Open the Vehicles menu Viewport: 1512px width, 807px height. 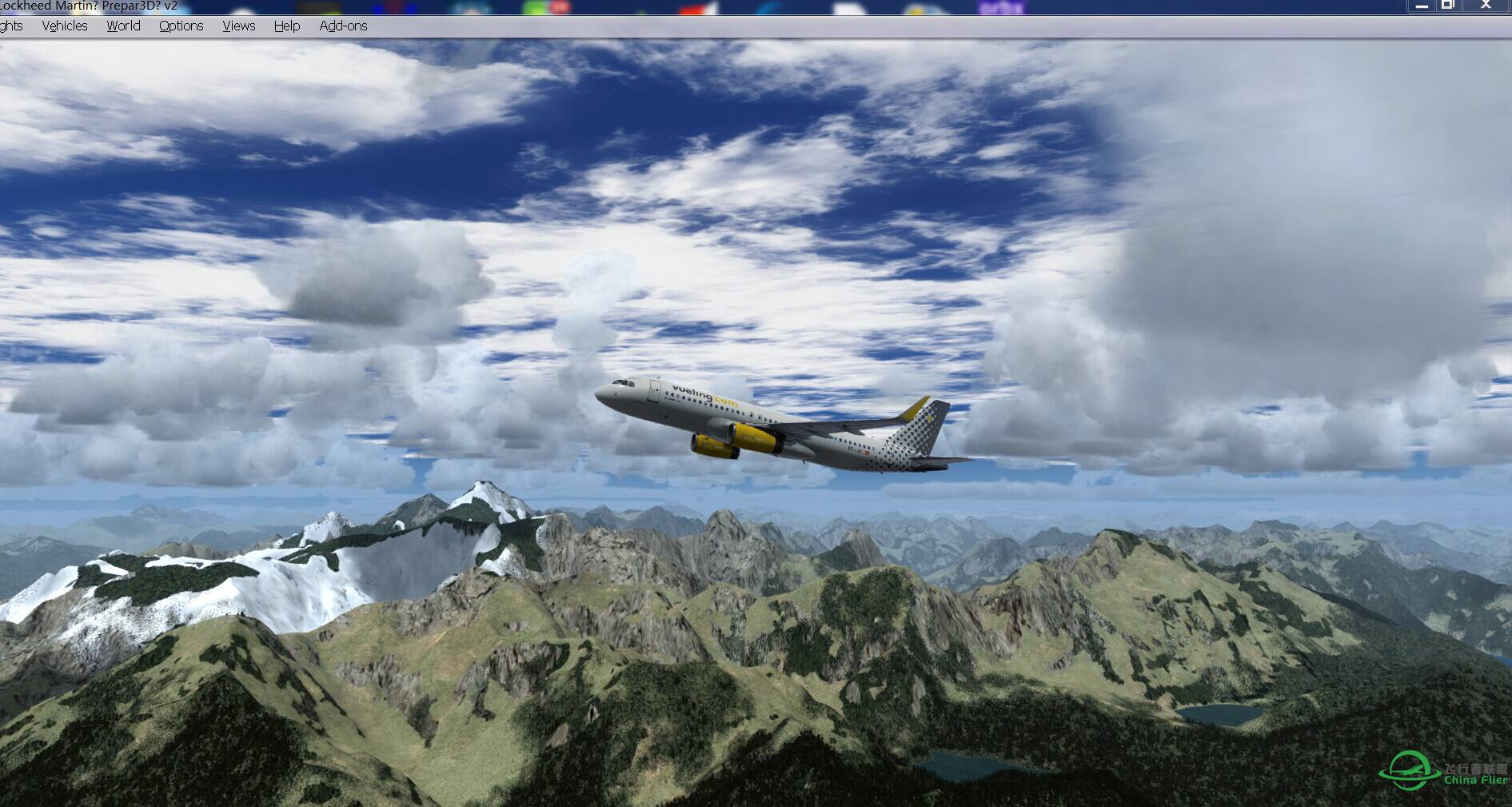point(65,26)
